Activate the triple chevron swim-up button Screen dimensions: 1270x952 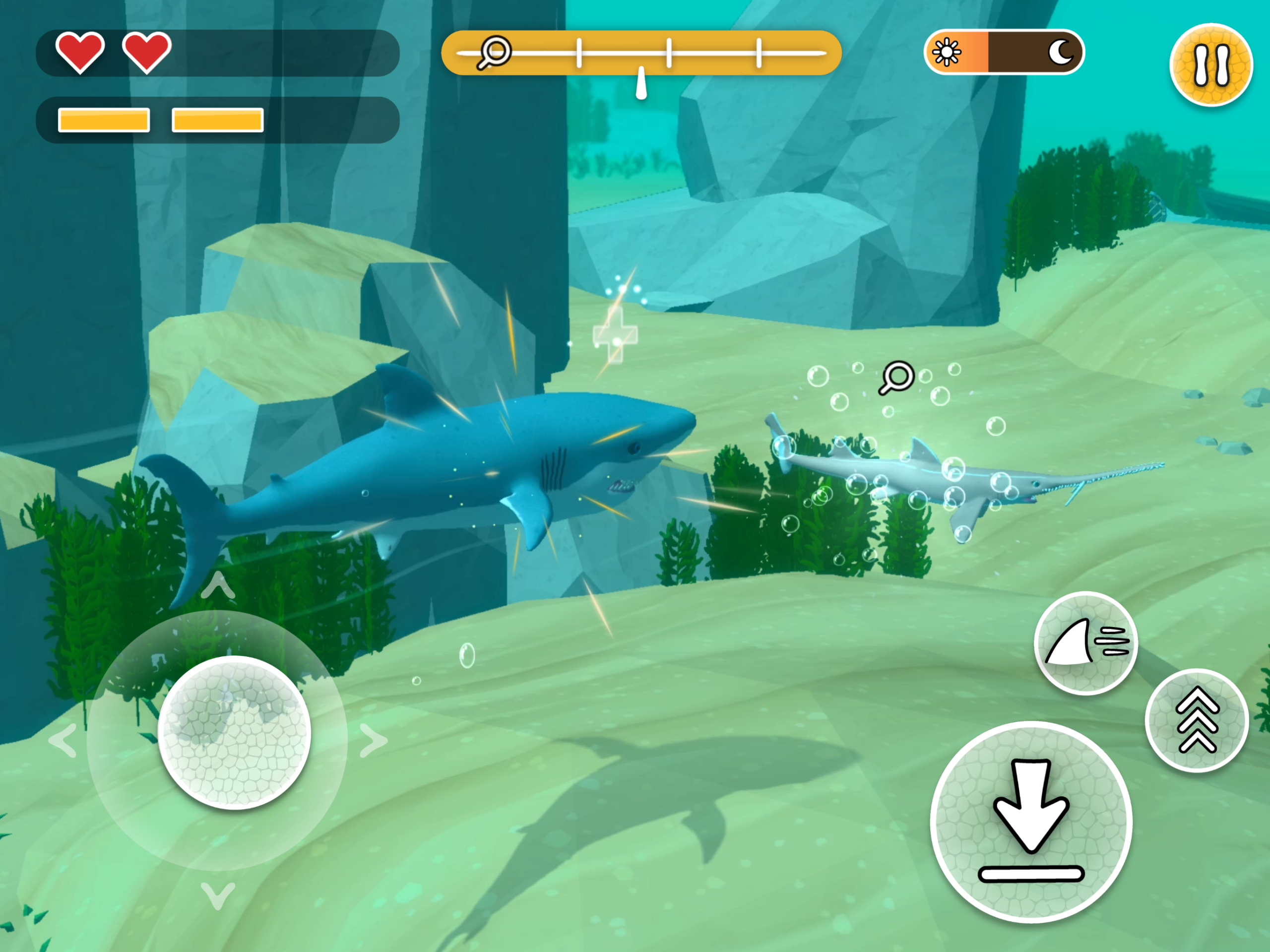pyautogui.click(x=1197, y=720)
